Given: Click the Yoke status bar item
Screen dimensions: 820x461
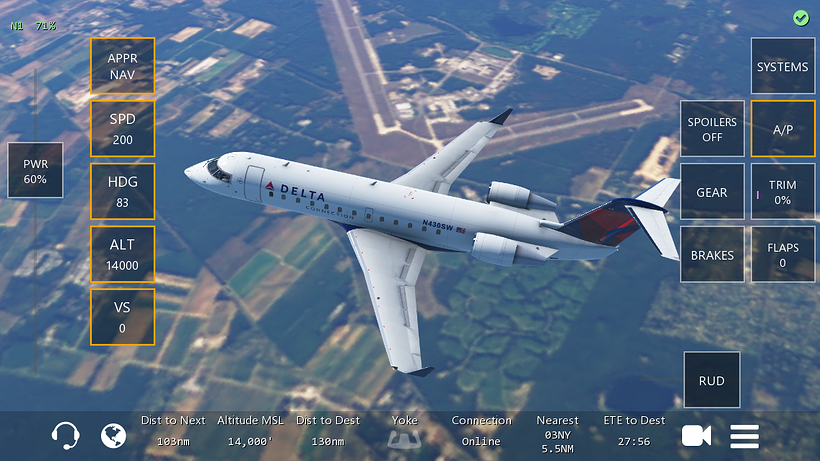Looking at the screenshot, I should point(405,432).
